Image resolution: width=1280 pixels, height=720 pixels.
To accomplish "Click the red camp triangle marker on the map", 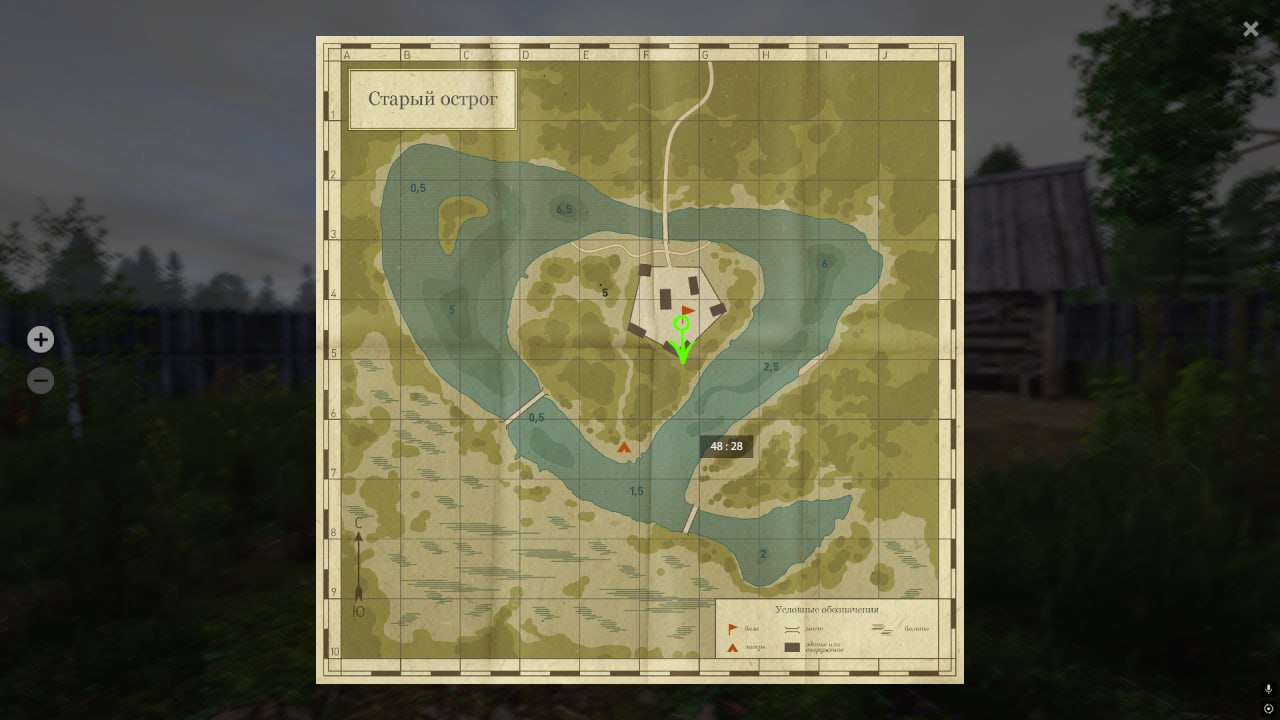I will coord(623,446).
